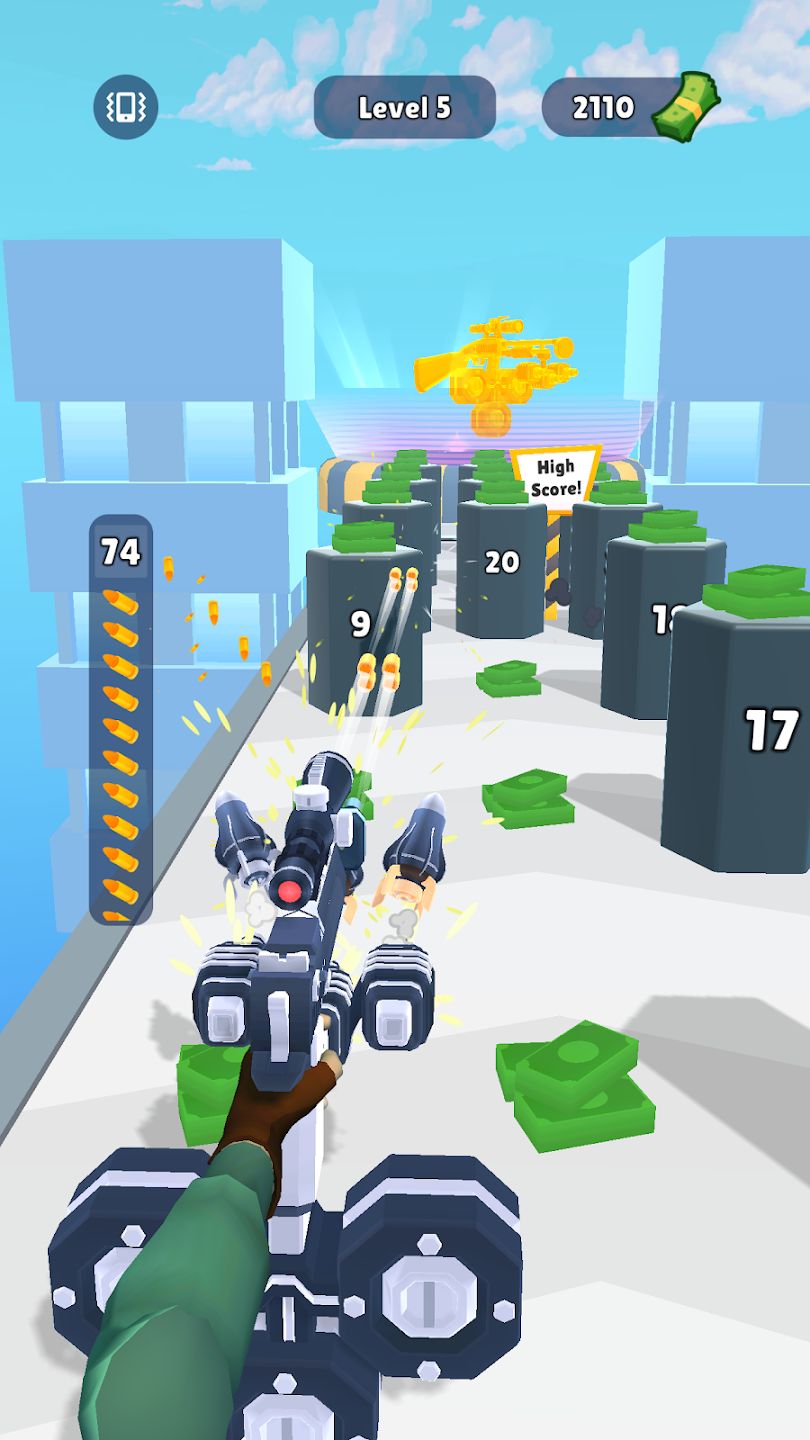Toggle the phone vibration button
Image resolution: width=810 pixels, height=1440 pixels.
[x=126, y=107]
